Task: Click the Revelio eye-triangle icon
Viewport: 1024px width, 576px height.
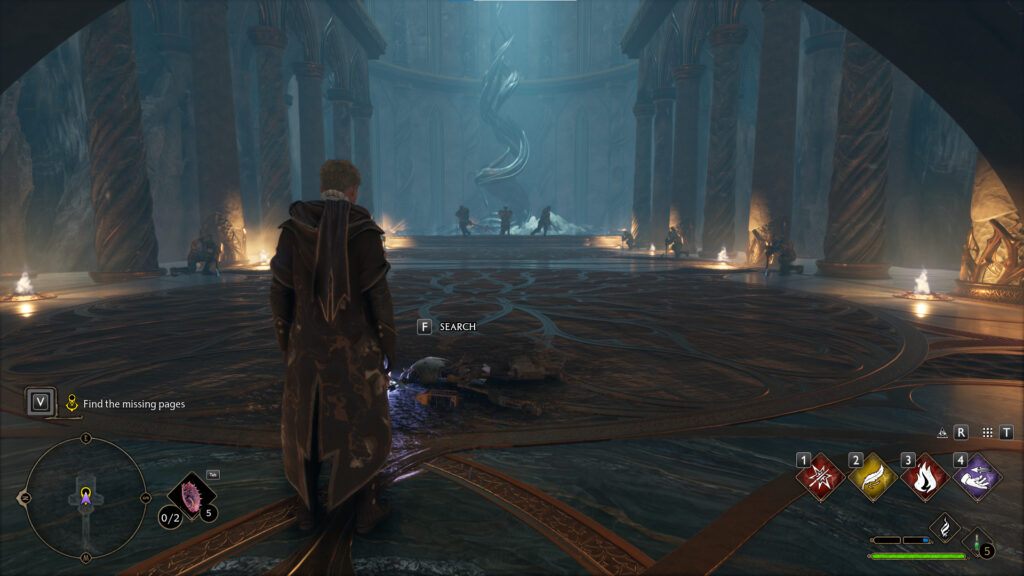Action: [942, 433]
